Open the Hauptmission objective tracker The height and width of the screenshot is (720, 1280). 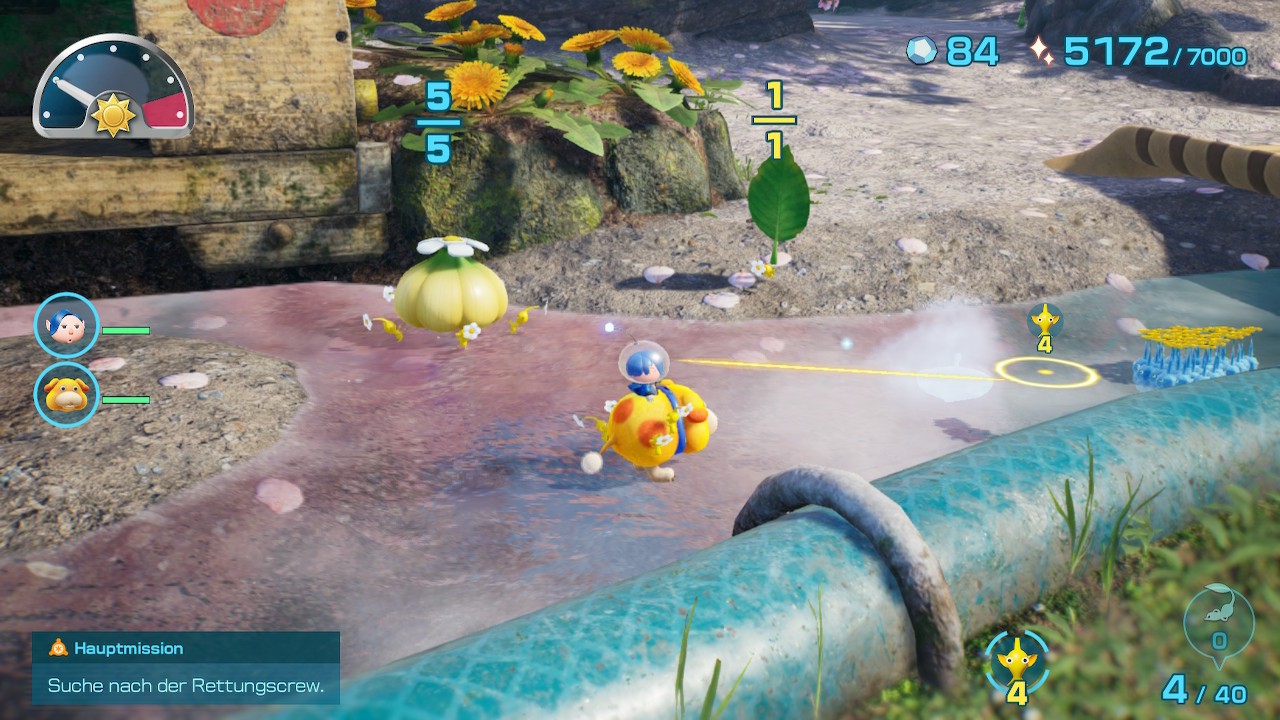click(186, 667)
